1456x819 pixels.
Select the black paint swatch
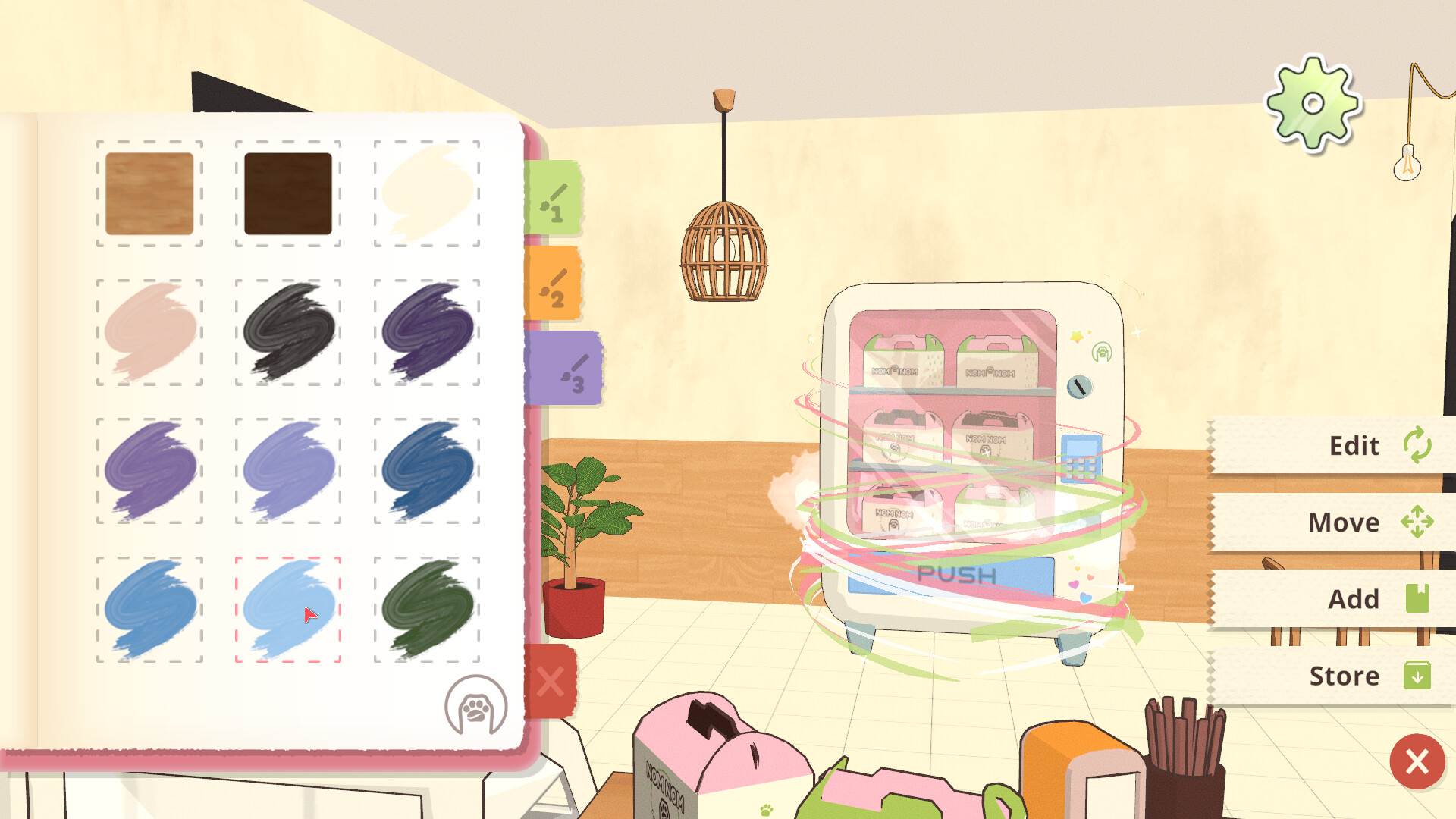288,332
